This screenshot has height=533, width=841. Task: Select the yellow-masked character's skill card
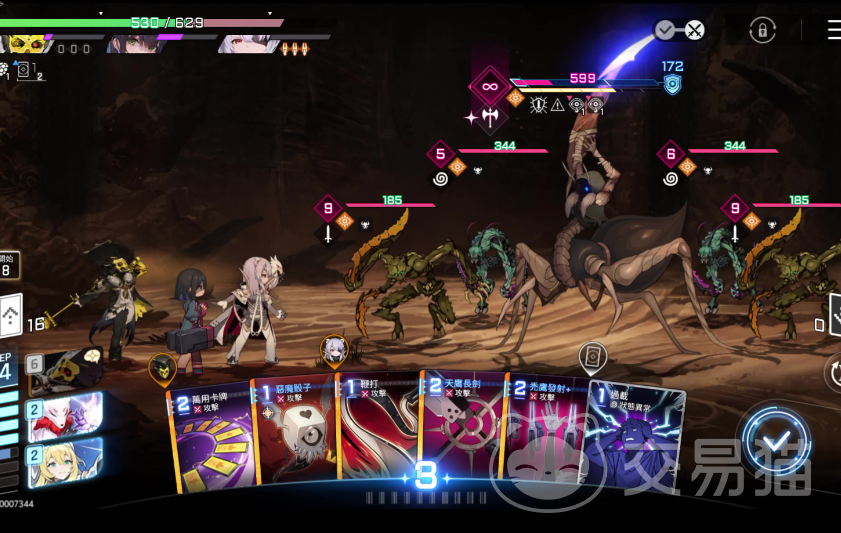tap(65, 372)
